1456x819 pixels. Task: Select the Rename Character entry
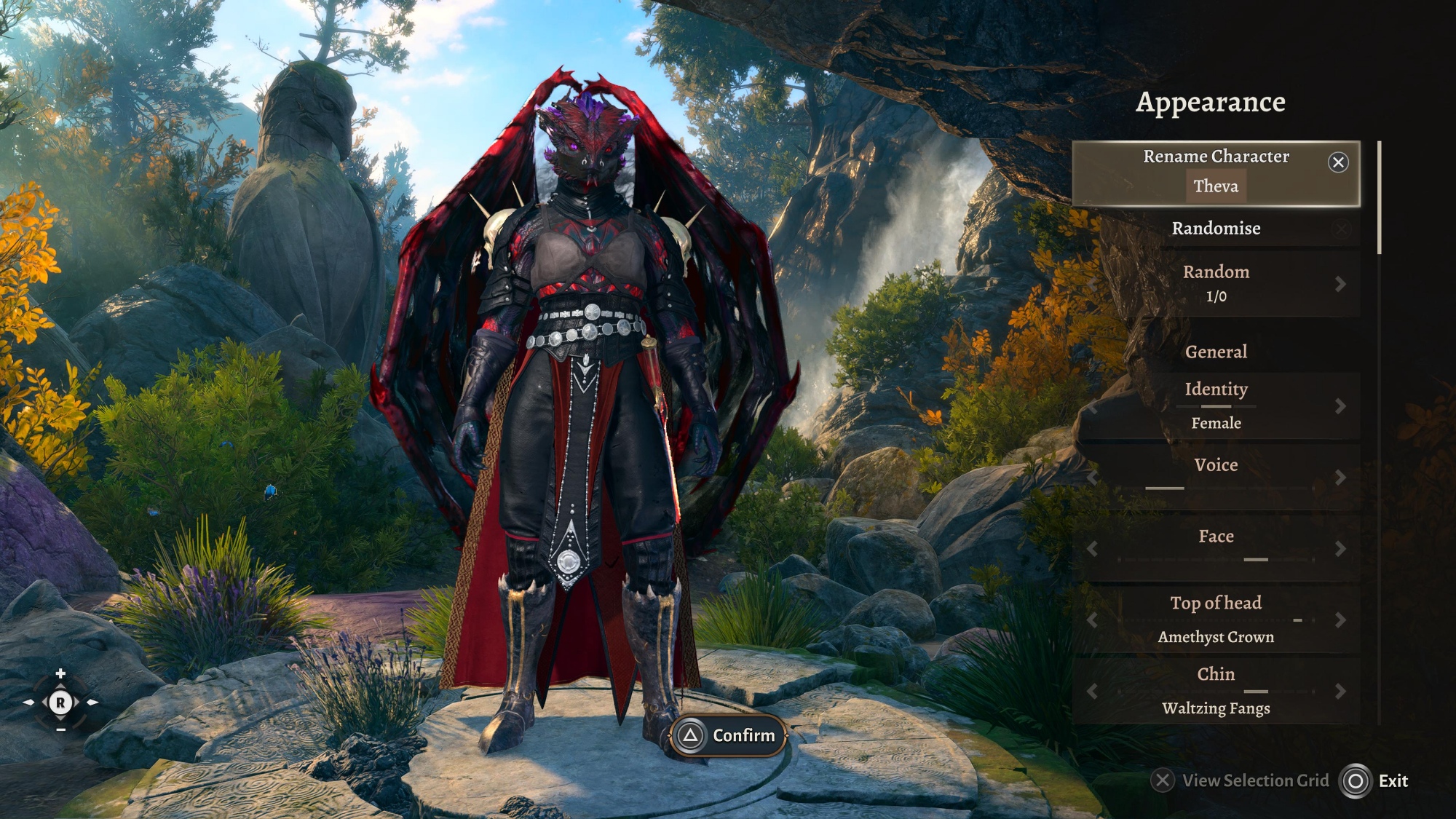tap(1215, 157)
